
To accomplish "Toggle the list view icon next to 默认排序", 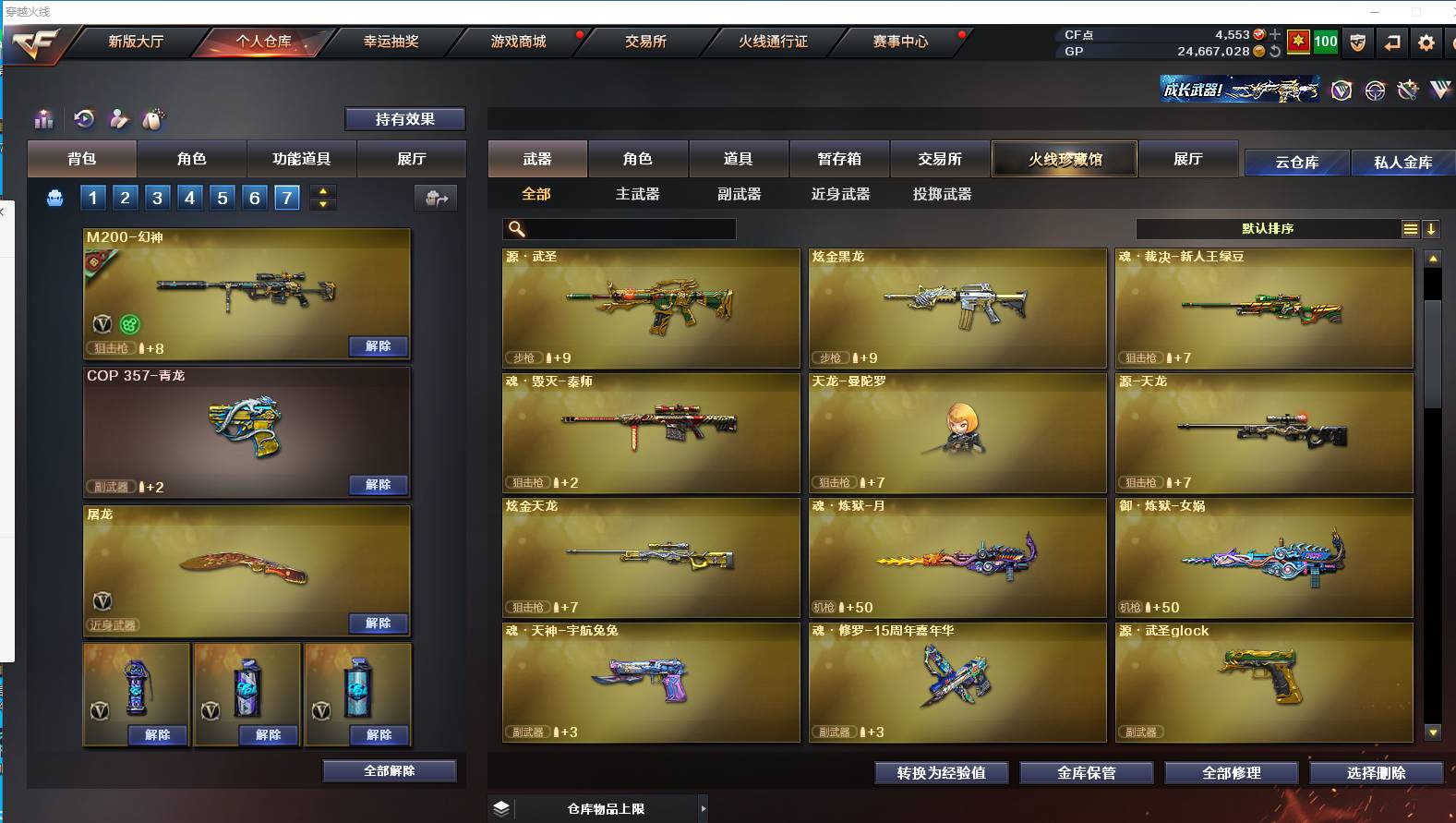I will pyautogui.click(x=1410, y=228).
